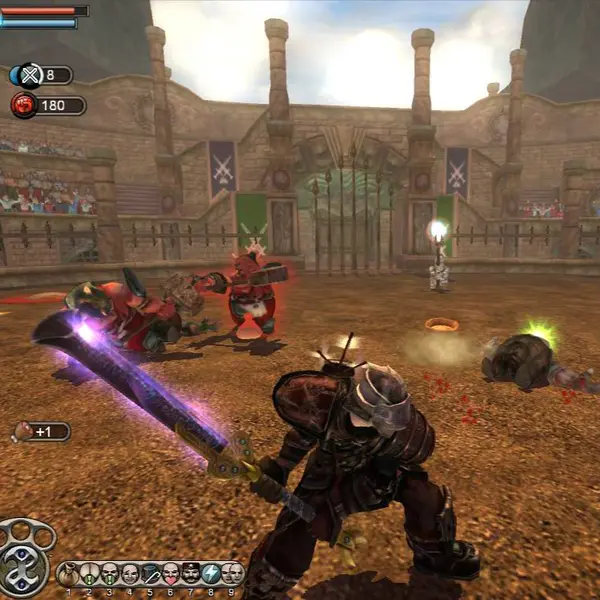Select the pouch item in hotbar slot 1
The width and height of the screenshot is (600, 600).
point(69,573)
